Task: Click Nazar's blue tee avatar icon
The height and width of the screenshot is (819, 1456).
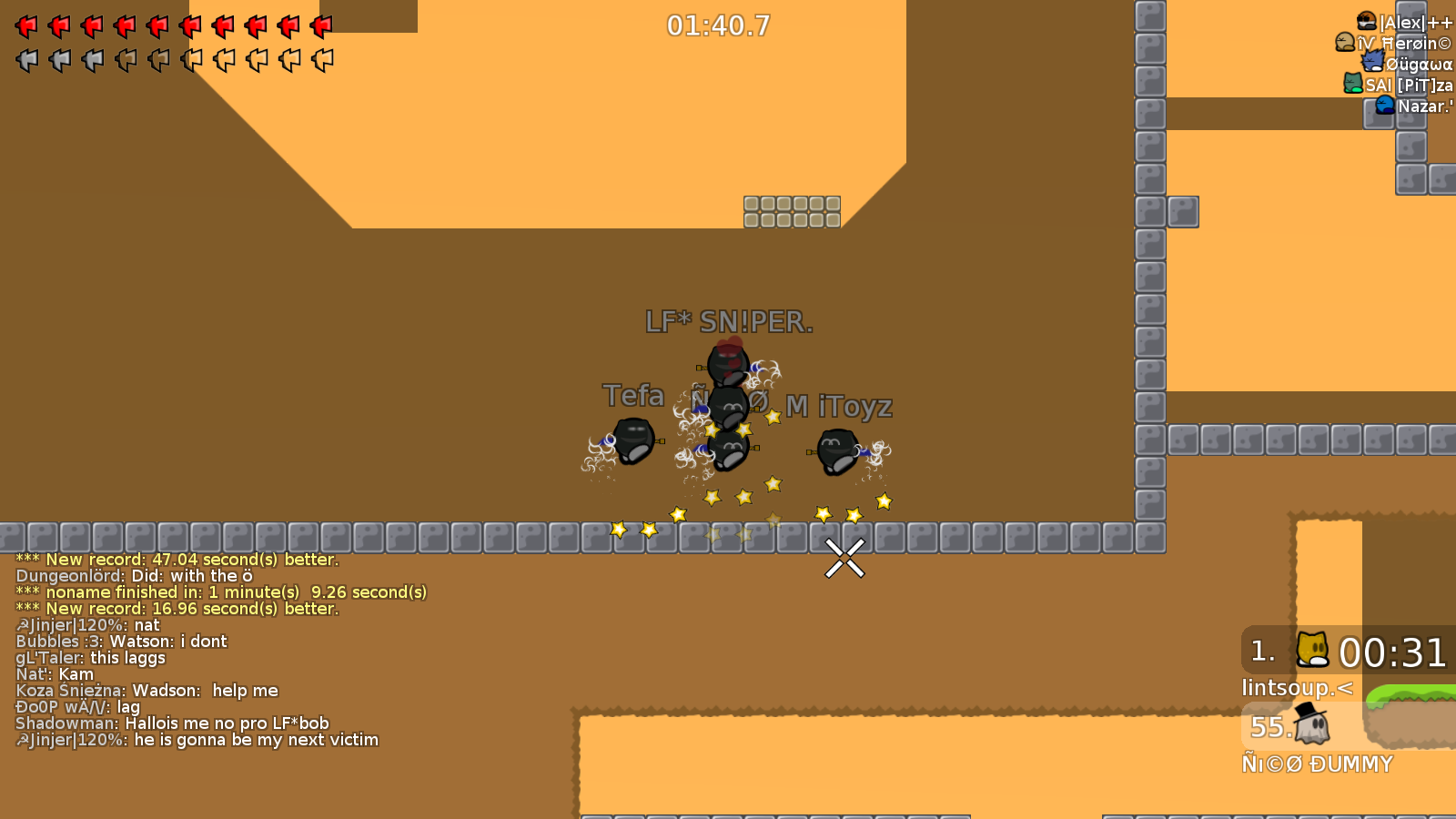Action: coord(1384,106)
